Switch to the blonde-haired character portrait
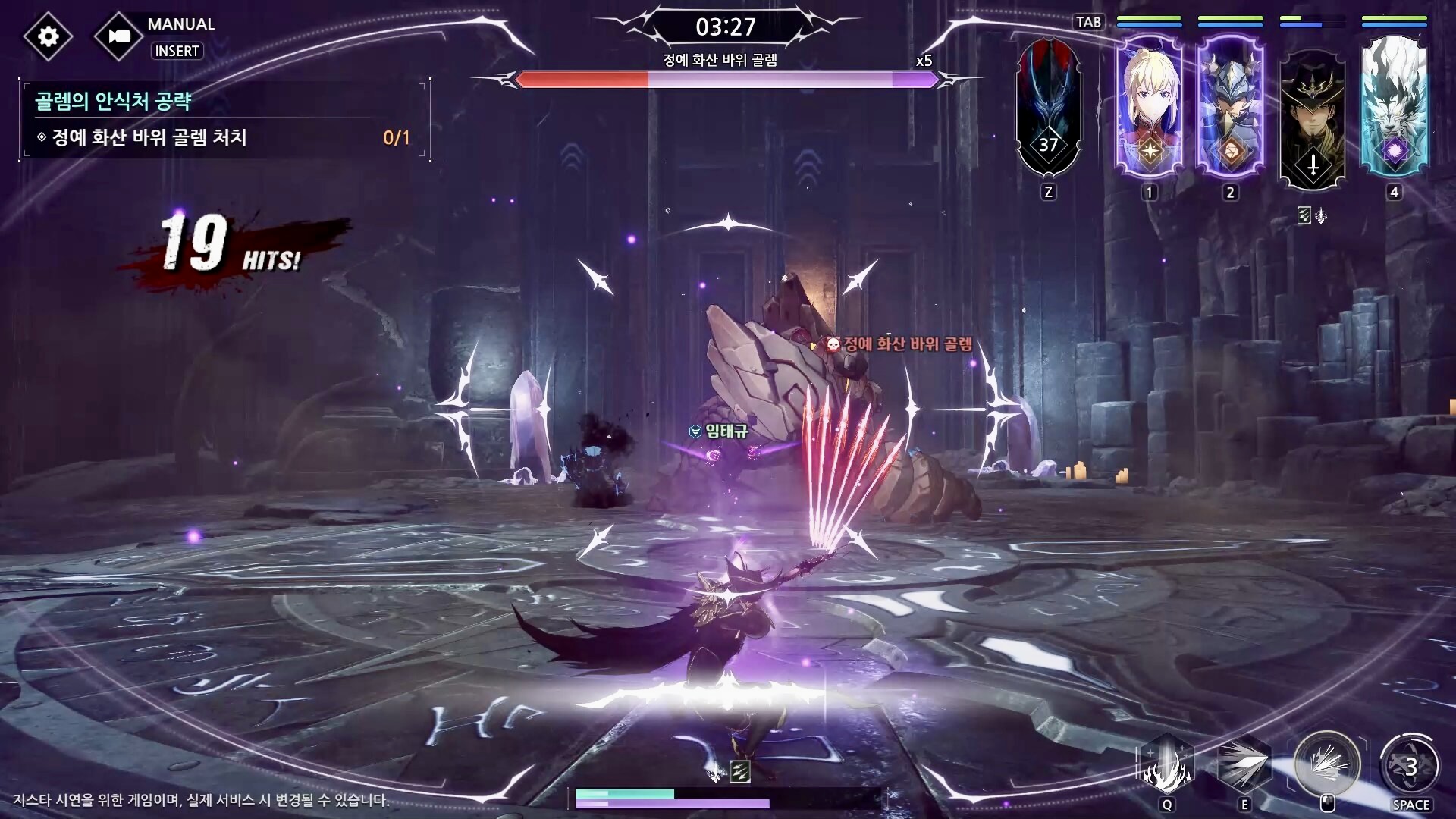 1149,106
